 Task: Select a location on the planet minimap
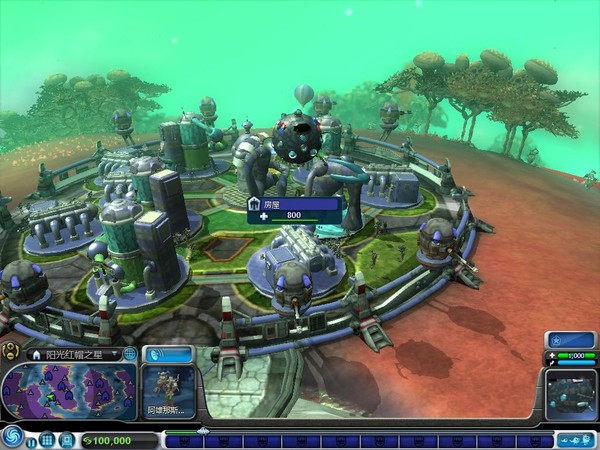[x=70, y=390]
